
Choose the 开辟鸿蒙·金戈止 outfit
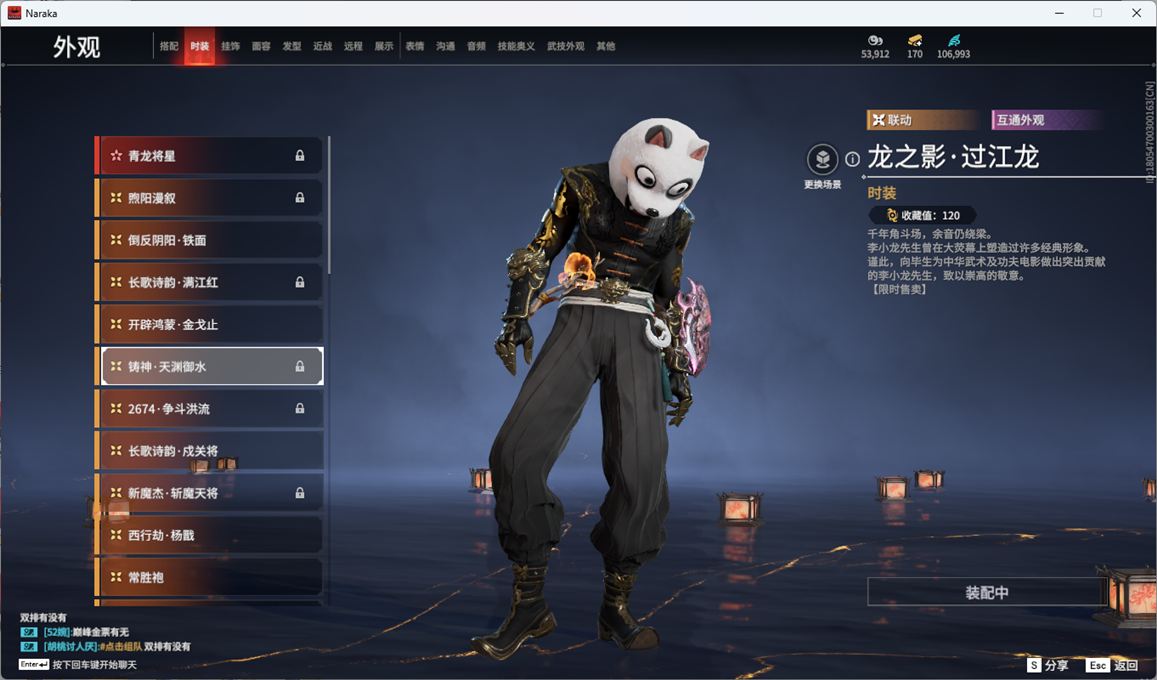[x=210, y=324]
